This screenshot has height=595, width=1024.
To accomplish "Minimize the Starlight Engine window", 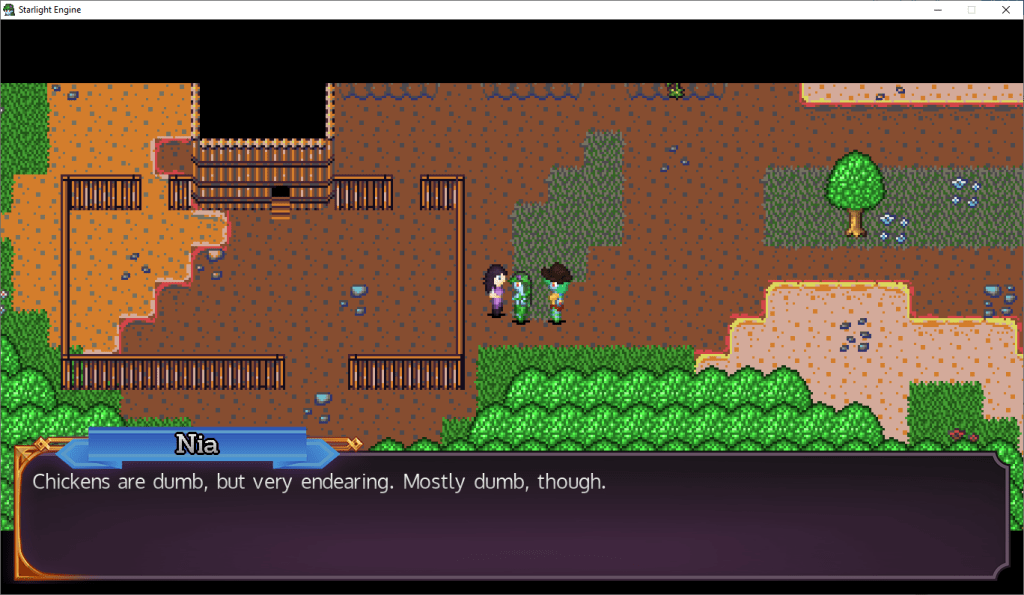I will [x=937, y=10].
